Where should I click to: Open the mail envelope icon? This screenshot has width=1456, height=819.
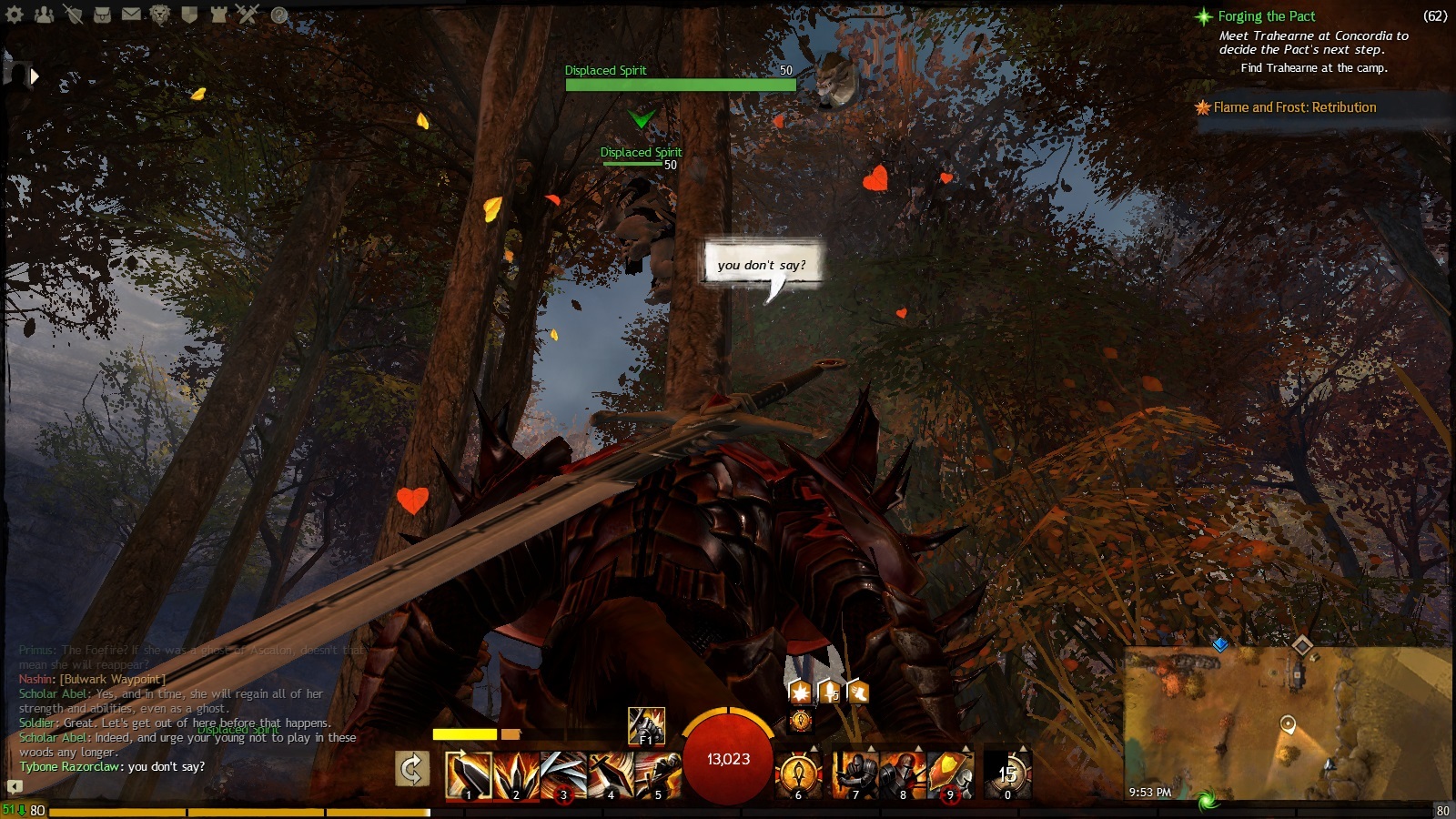pos(131,15)
